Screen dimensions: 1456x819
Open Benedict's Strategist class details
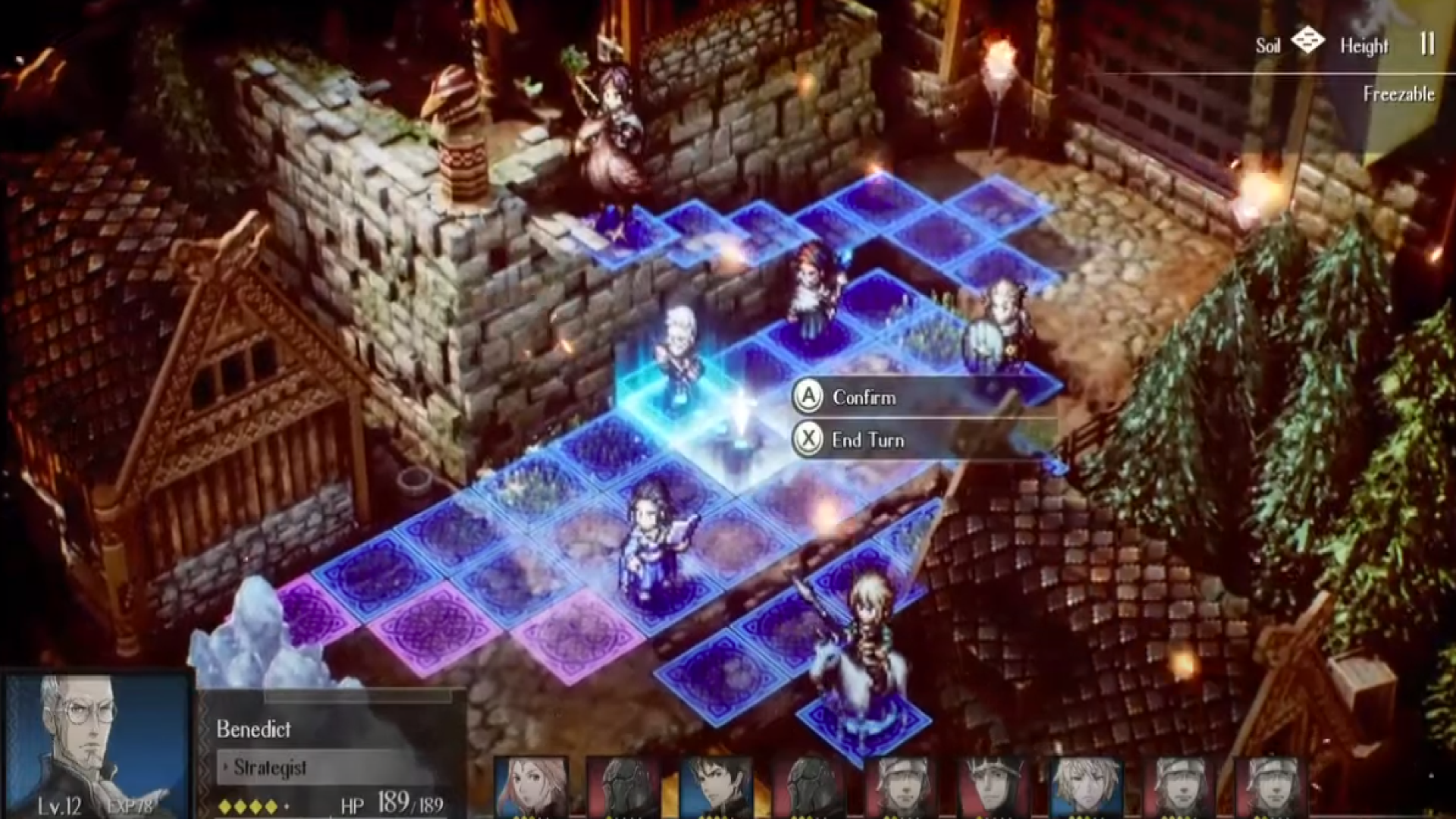pos(269,768)
